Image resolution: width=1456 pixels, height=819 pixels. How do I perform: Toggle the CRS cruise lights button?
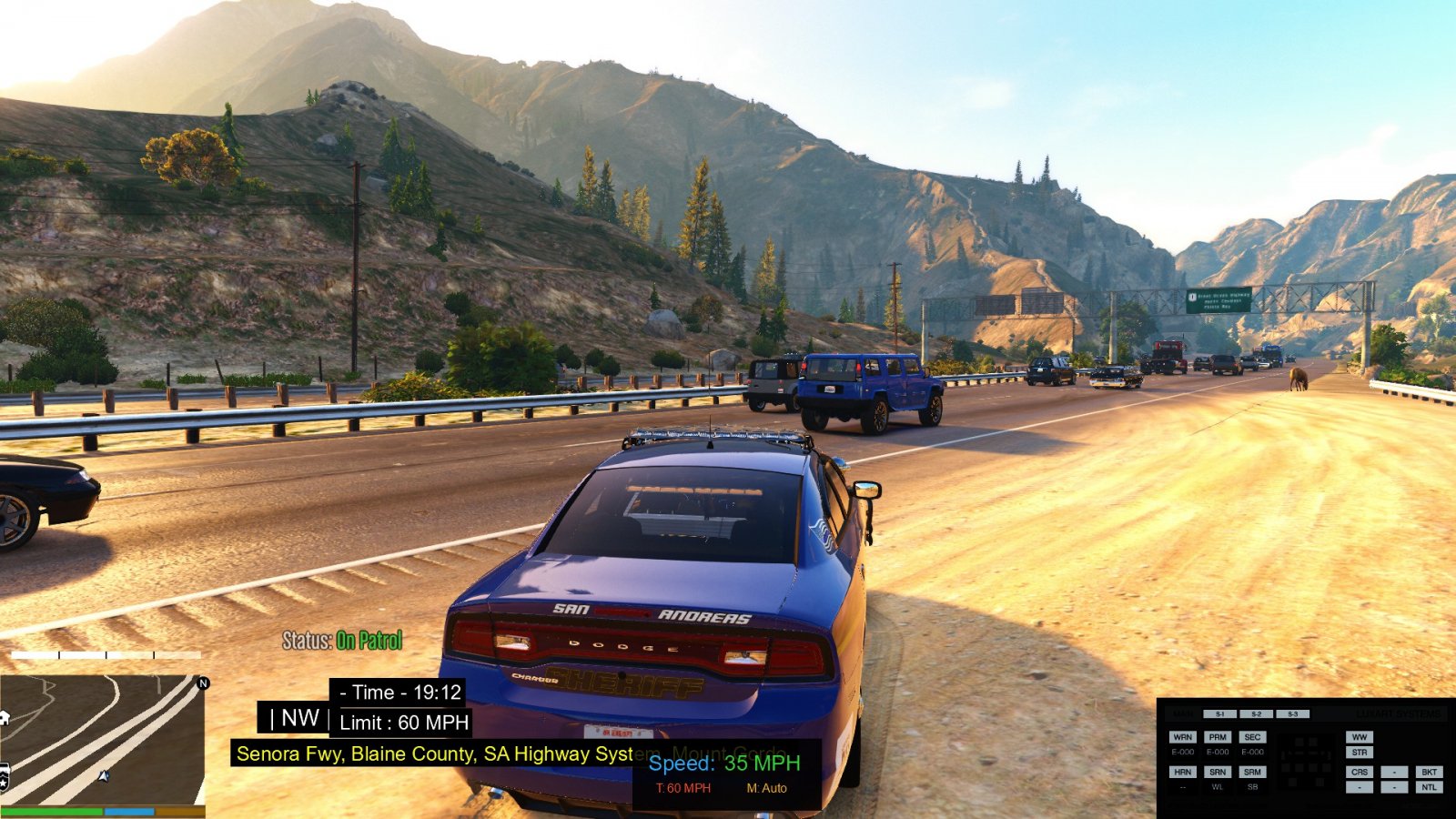click(x=1360, y=772)
